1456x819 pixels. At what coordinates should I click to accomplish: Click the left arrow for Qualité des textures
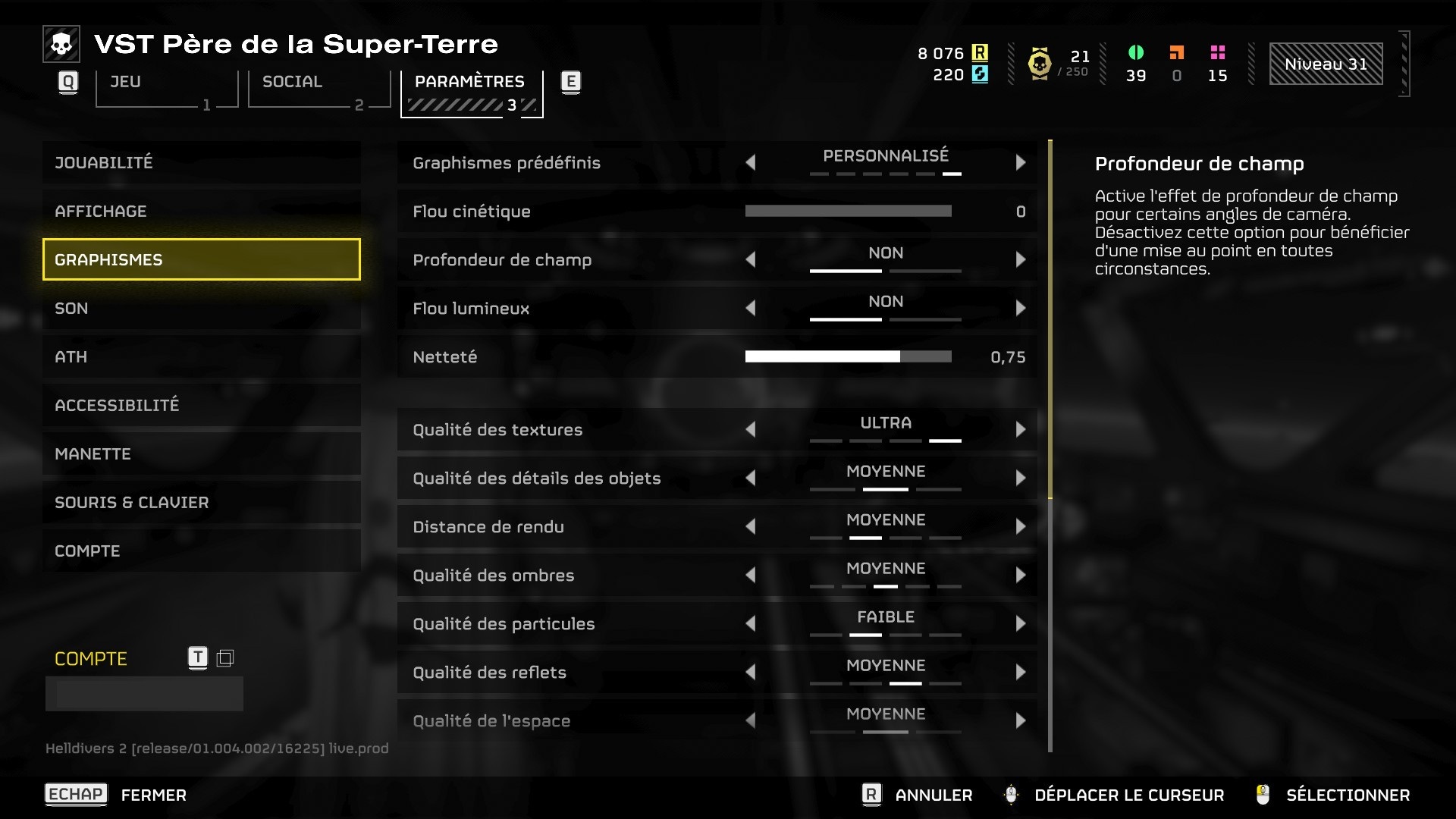pyautogui.click(x=751, y=429)
